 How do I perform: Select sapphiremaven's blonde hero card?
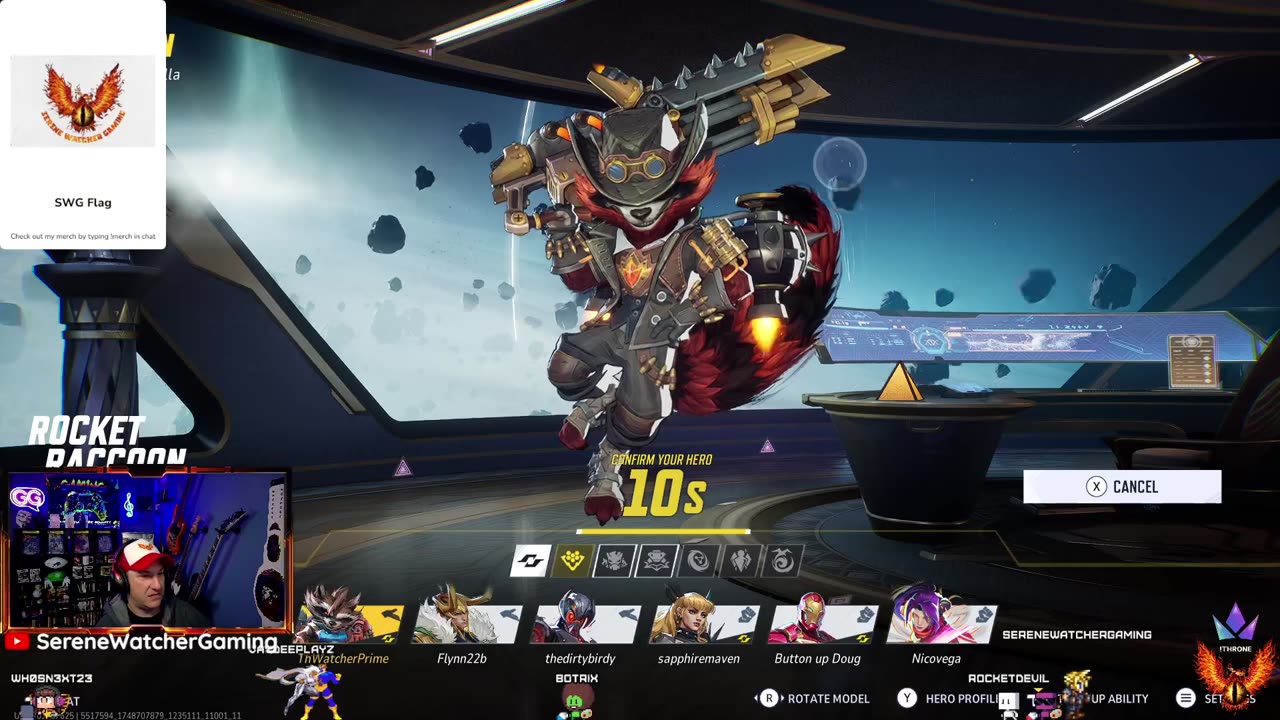[x=702, y=622]
